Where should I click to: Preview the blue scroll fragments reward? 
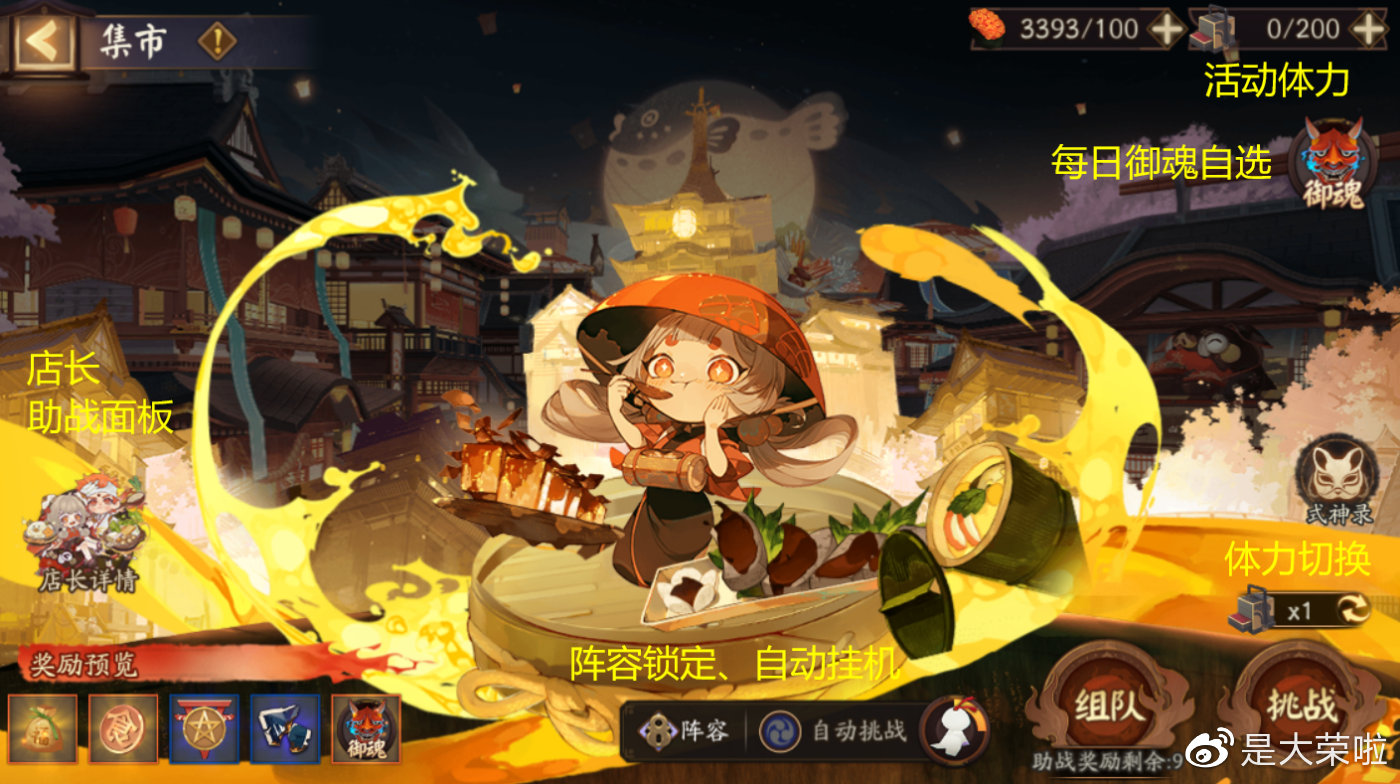pos(285,729)
